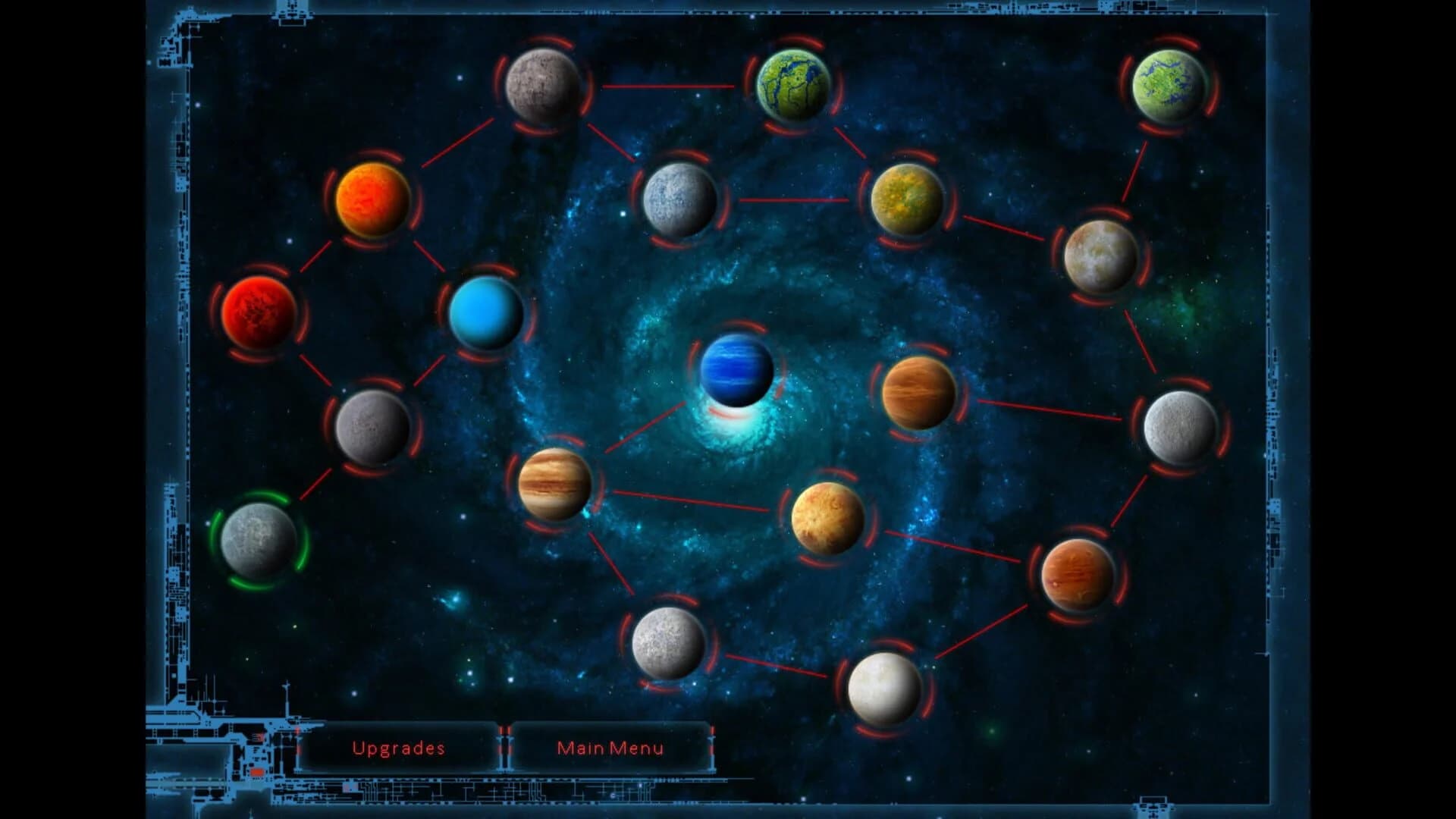Screen dimensions: 1456x819
Task: Select the cyan planet level node
Action: pyautogui.click(x=485, y=318)
